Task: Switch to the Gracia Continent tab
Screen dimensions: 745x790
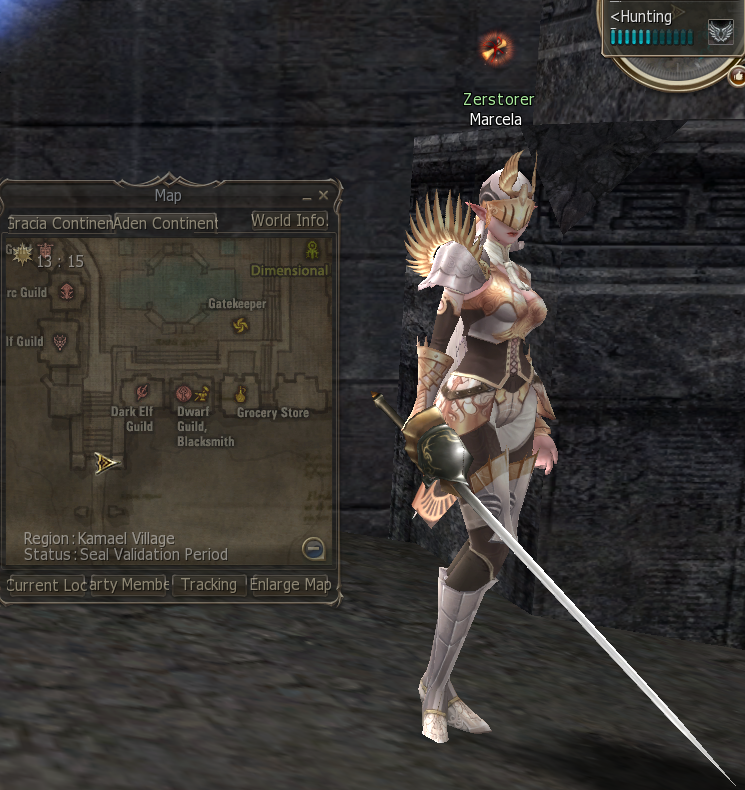Action: [x=59, y=222]
